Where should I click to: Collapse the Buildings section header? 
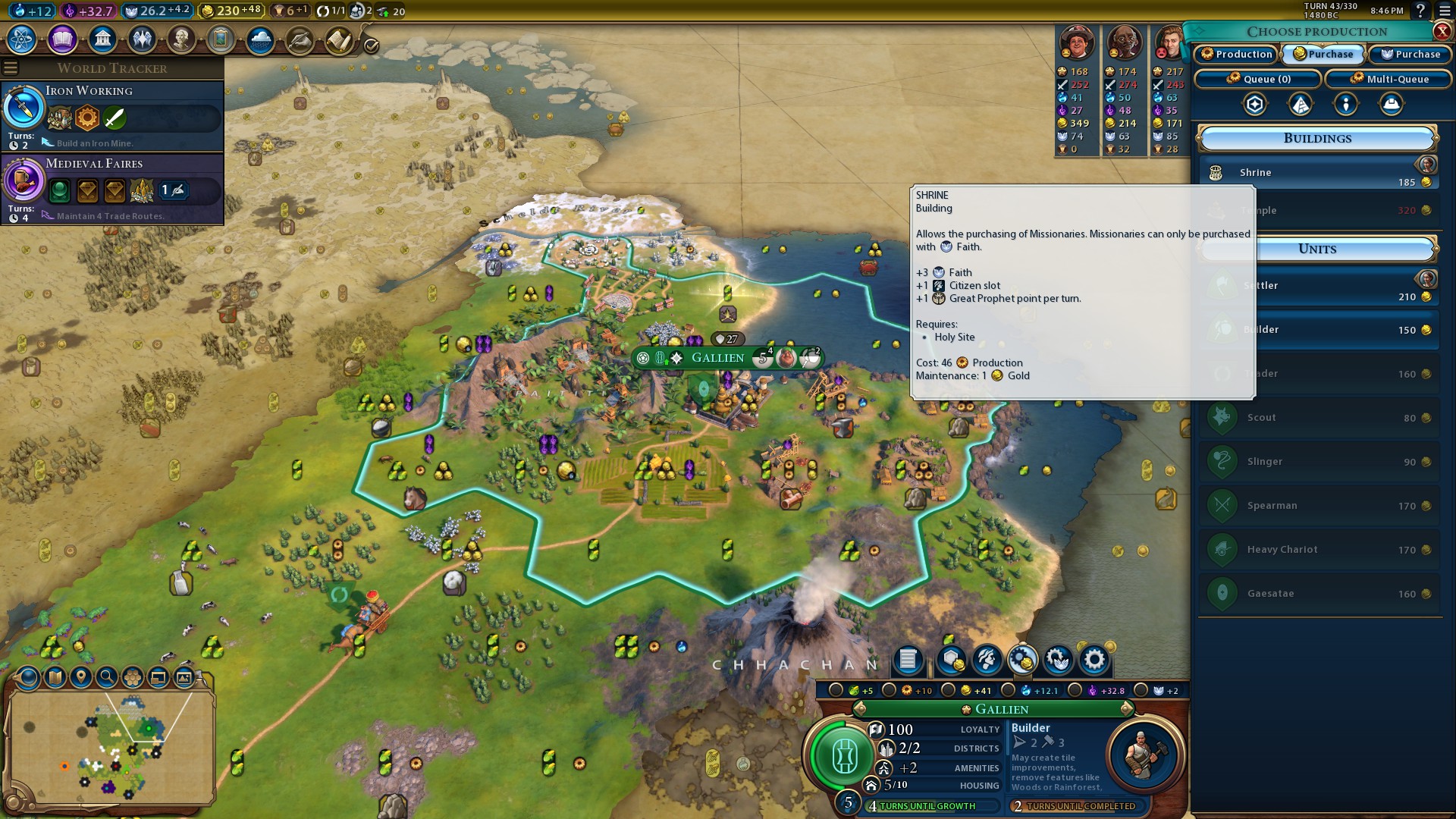click(x=1317, y=139)
